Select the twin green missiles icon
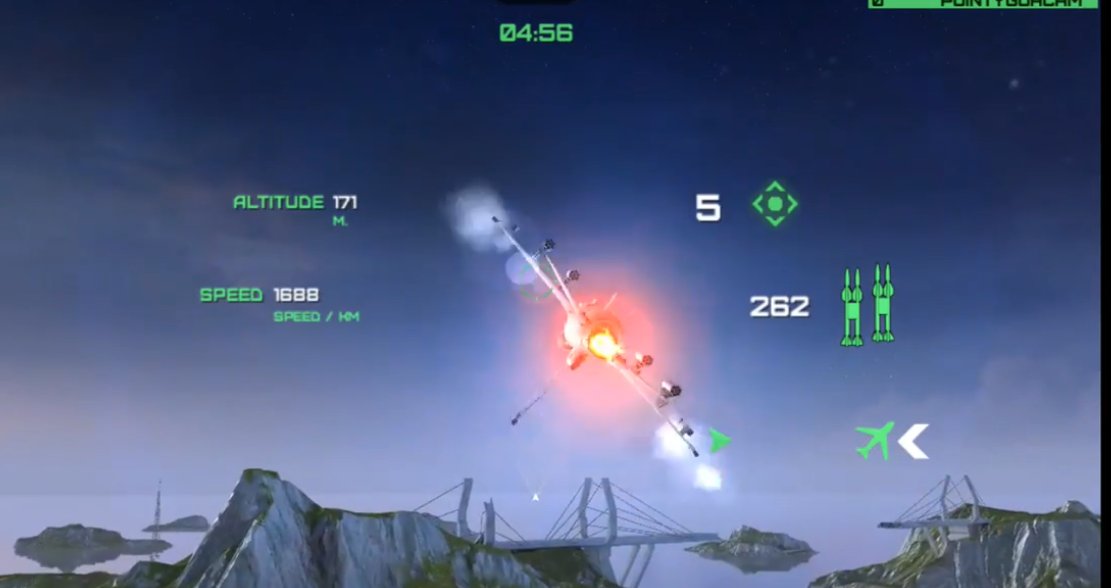The height and width of the screenshot is (588, 1111). (x=867, y=305)
